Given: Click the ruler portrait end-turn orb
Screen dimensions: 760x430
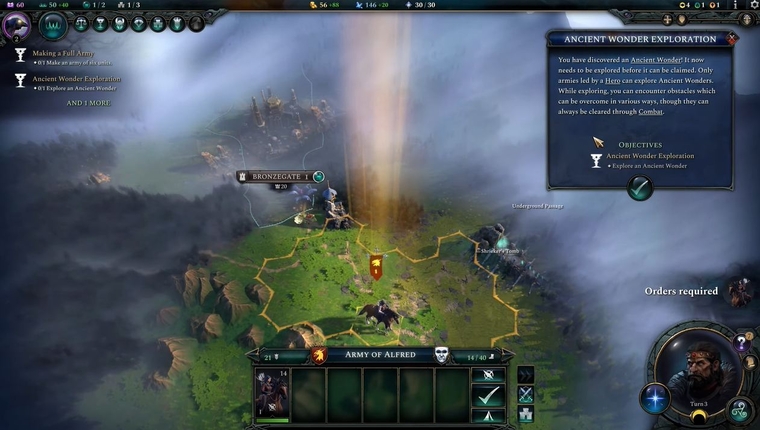Looking at the screenshot, I should point(700,370).
